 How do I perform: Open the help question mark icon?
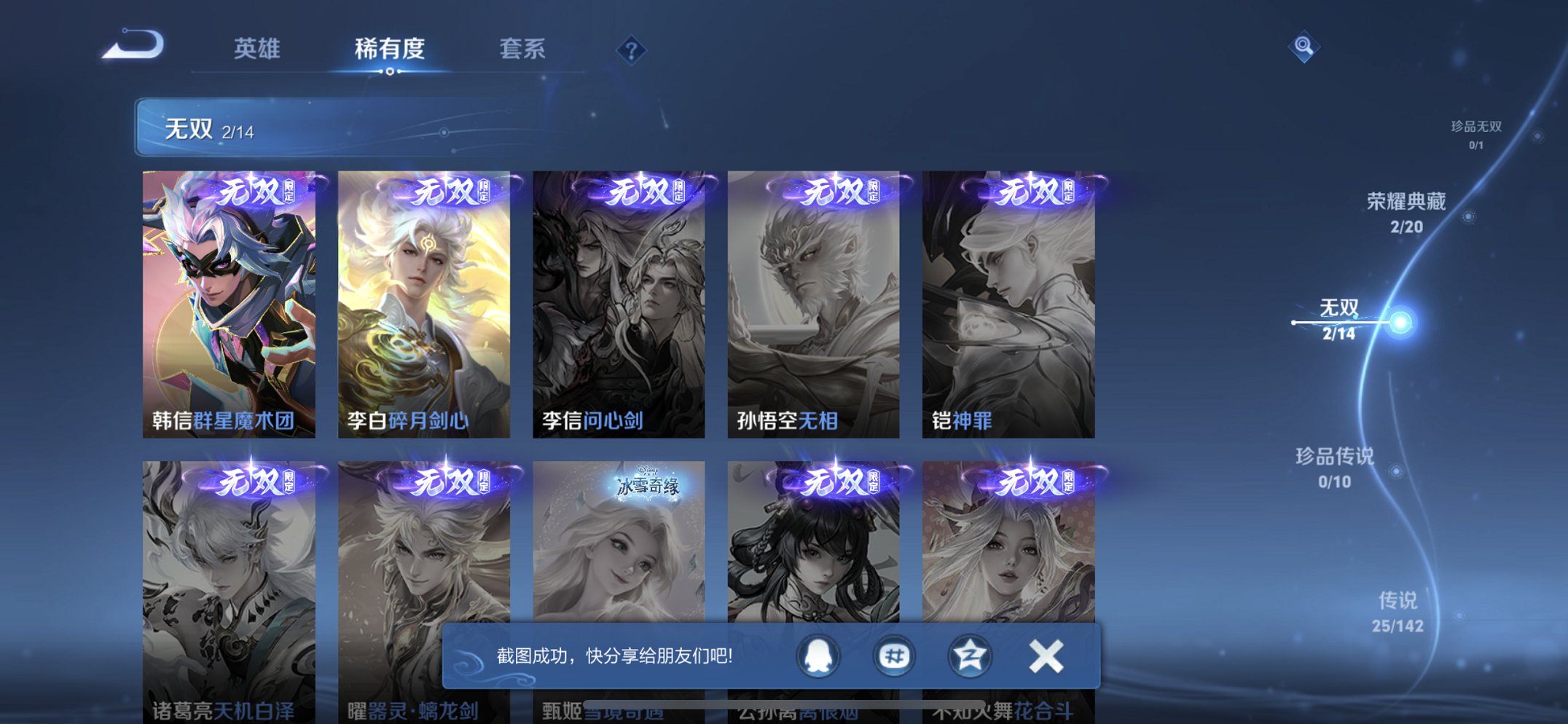[631, 50]
